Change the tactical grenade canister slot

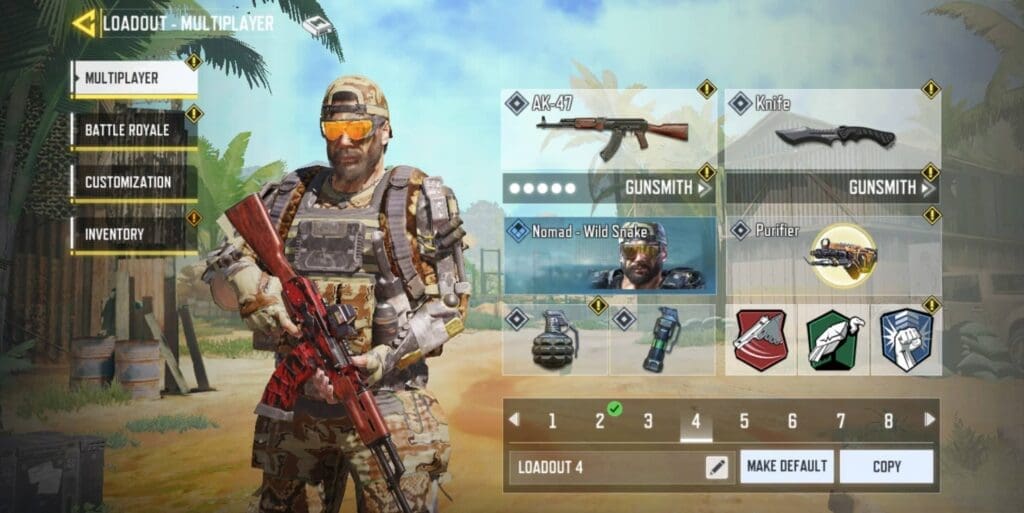[x=662, y=340]
